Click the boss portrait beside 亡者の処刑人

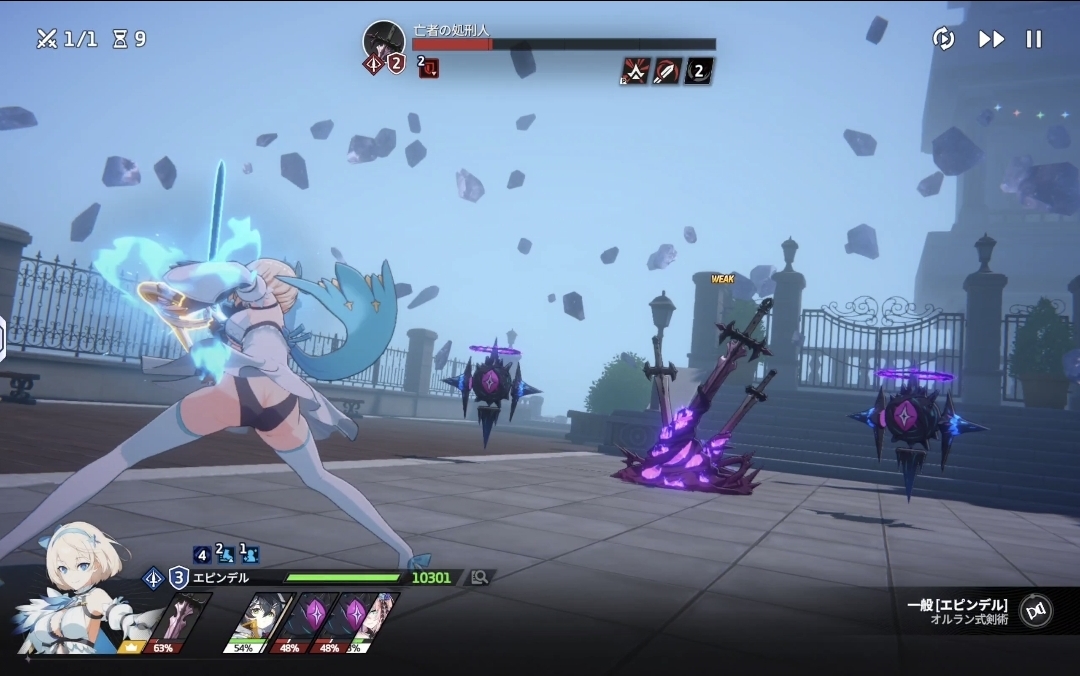[x=384, y=40]
